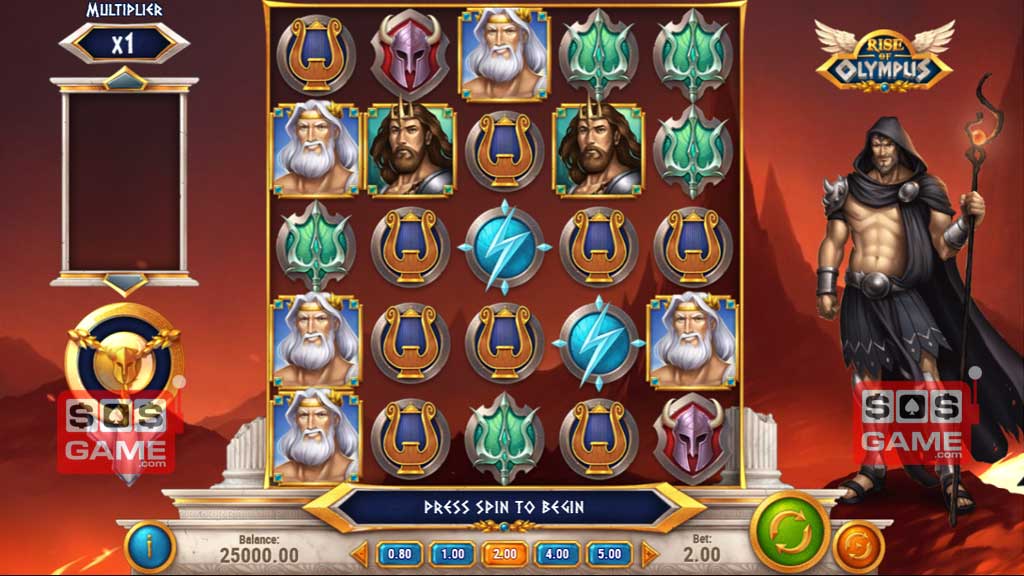Select the 2.00 bet option
The width and height of the screenshot is (1024, 576).
tap(504, 553)
